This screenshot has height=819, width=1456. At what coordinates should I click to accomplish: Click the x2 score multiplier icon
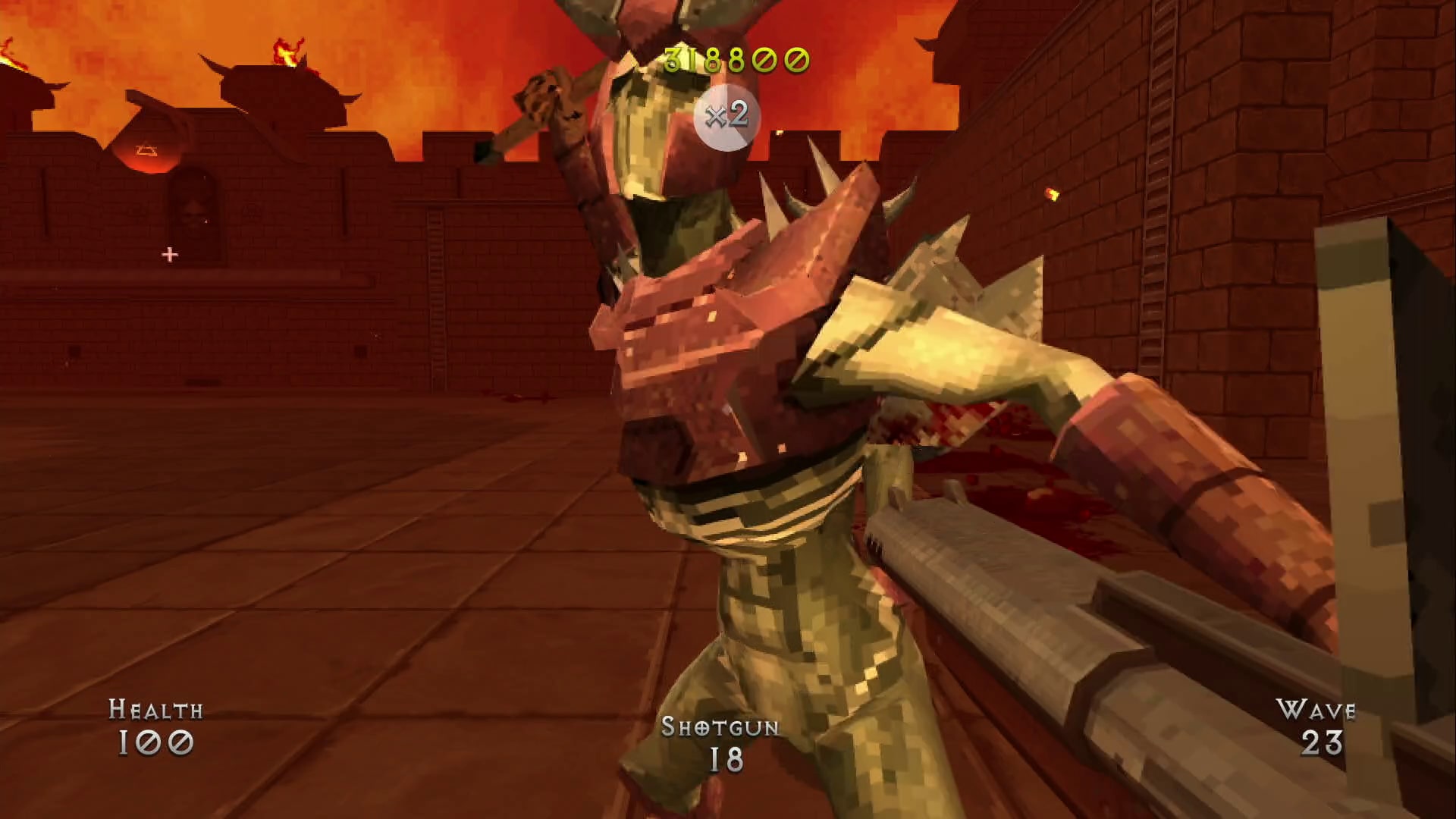pos(726,114)
